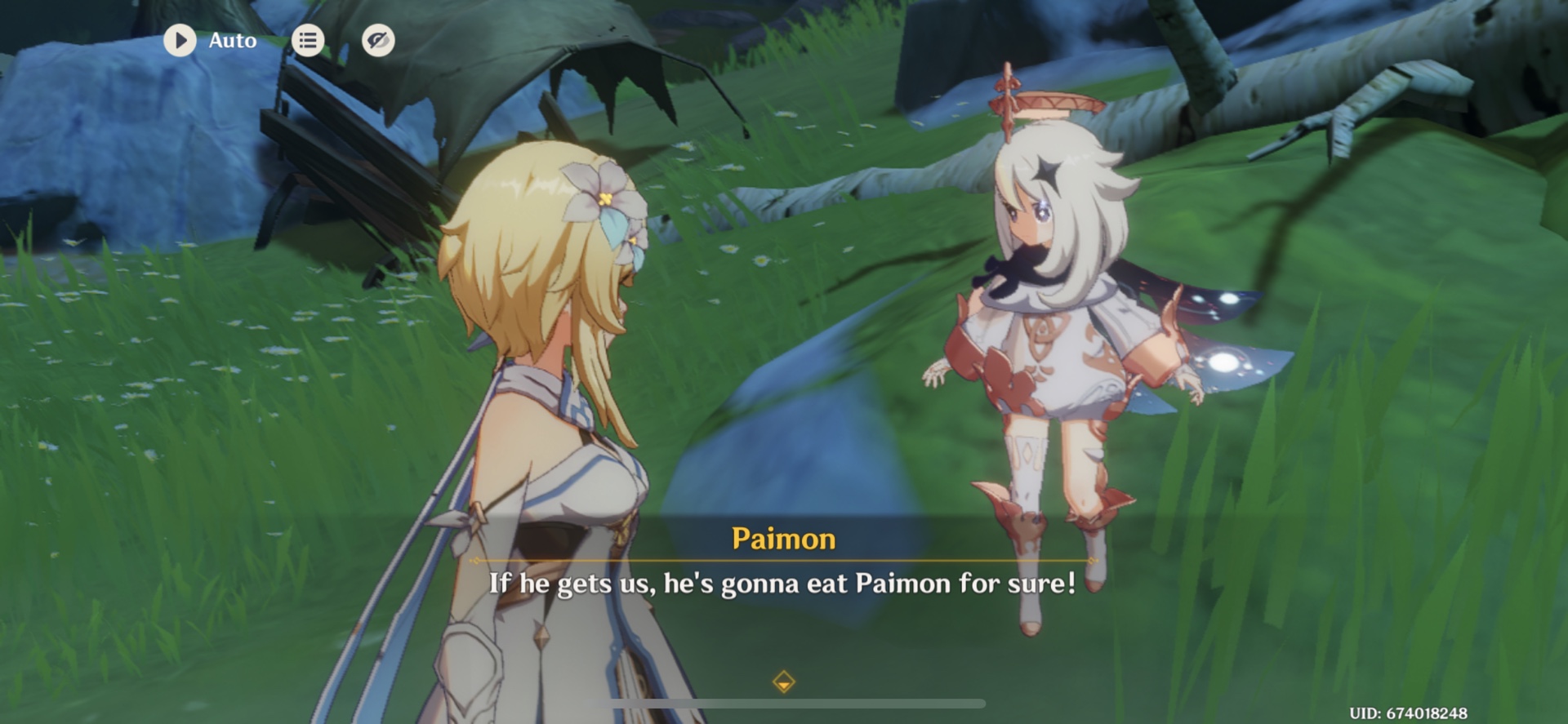
Task: Open the dialogue history log icon
Action: pyautogui.click(x=307, y=40)
